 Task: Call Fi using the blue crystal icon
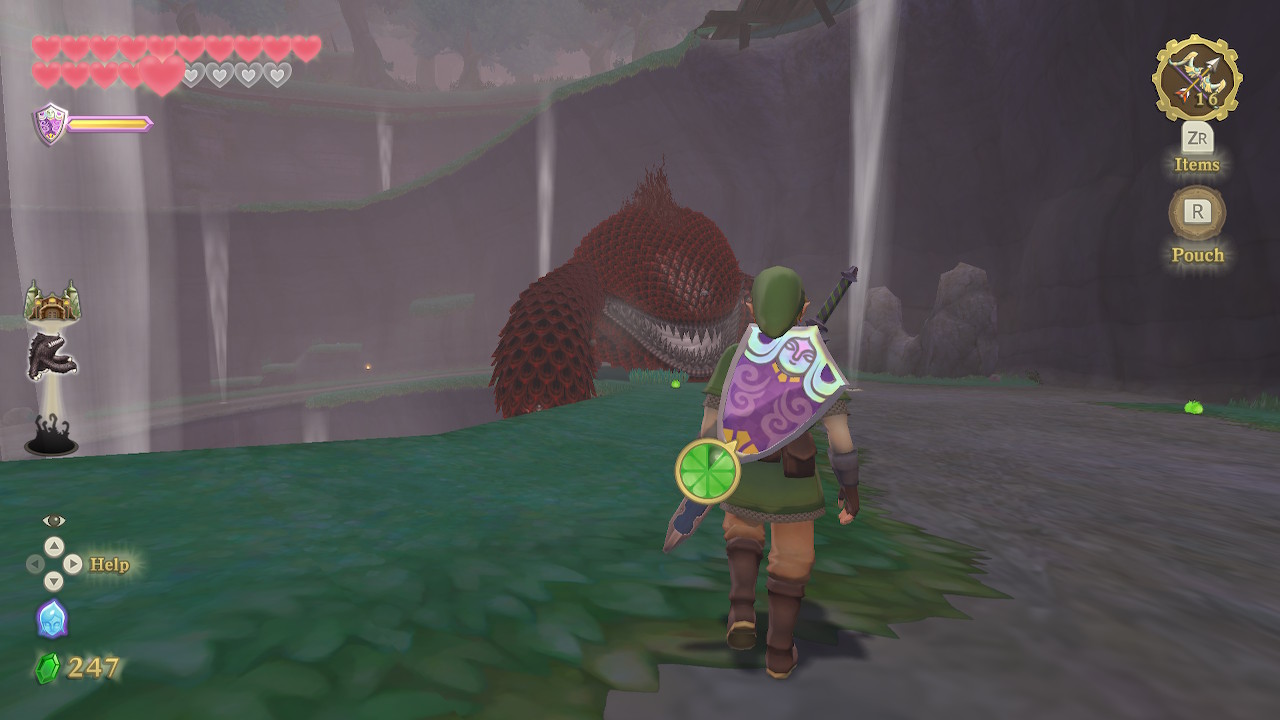point(52,619)
